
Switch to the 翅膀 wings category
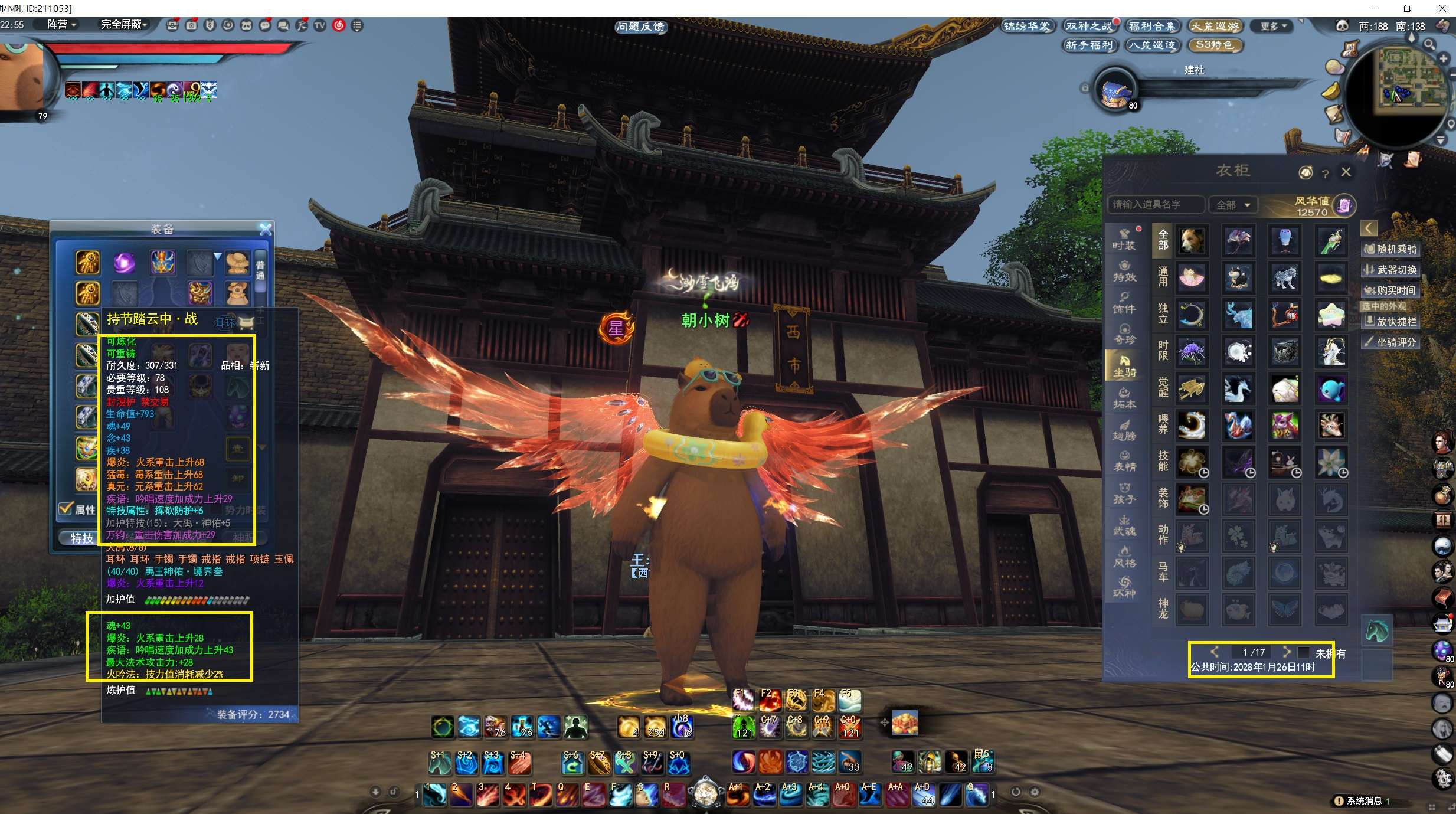[1124, 430]
